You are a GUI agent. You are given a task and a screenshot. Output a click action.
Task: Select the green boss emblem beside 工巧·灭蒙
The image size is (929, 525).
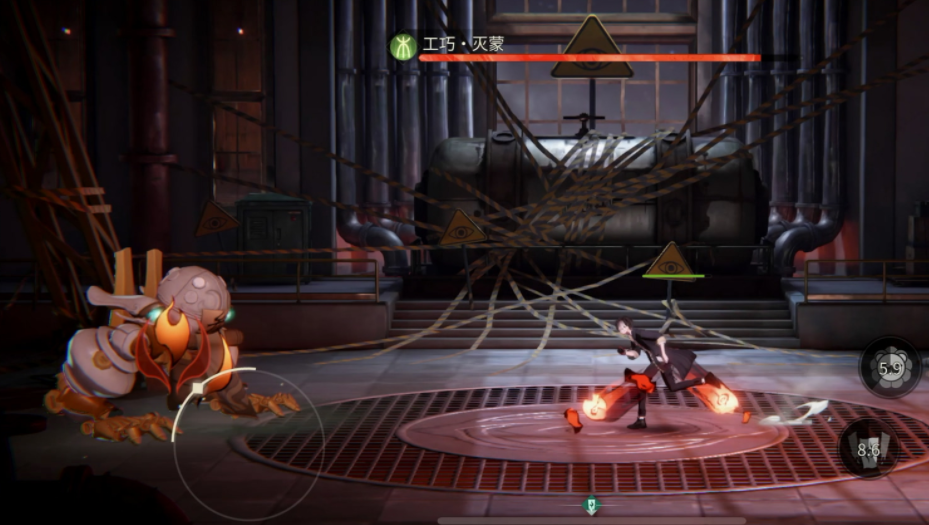click(x=403, y=46)
